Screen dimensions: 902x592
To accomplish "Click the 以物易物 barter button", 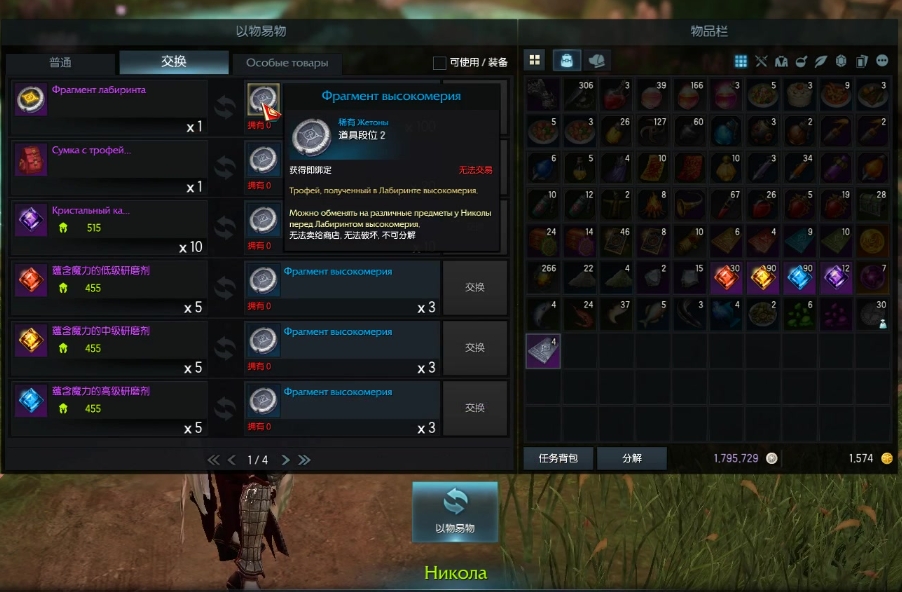I will [x=454, y=511].
